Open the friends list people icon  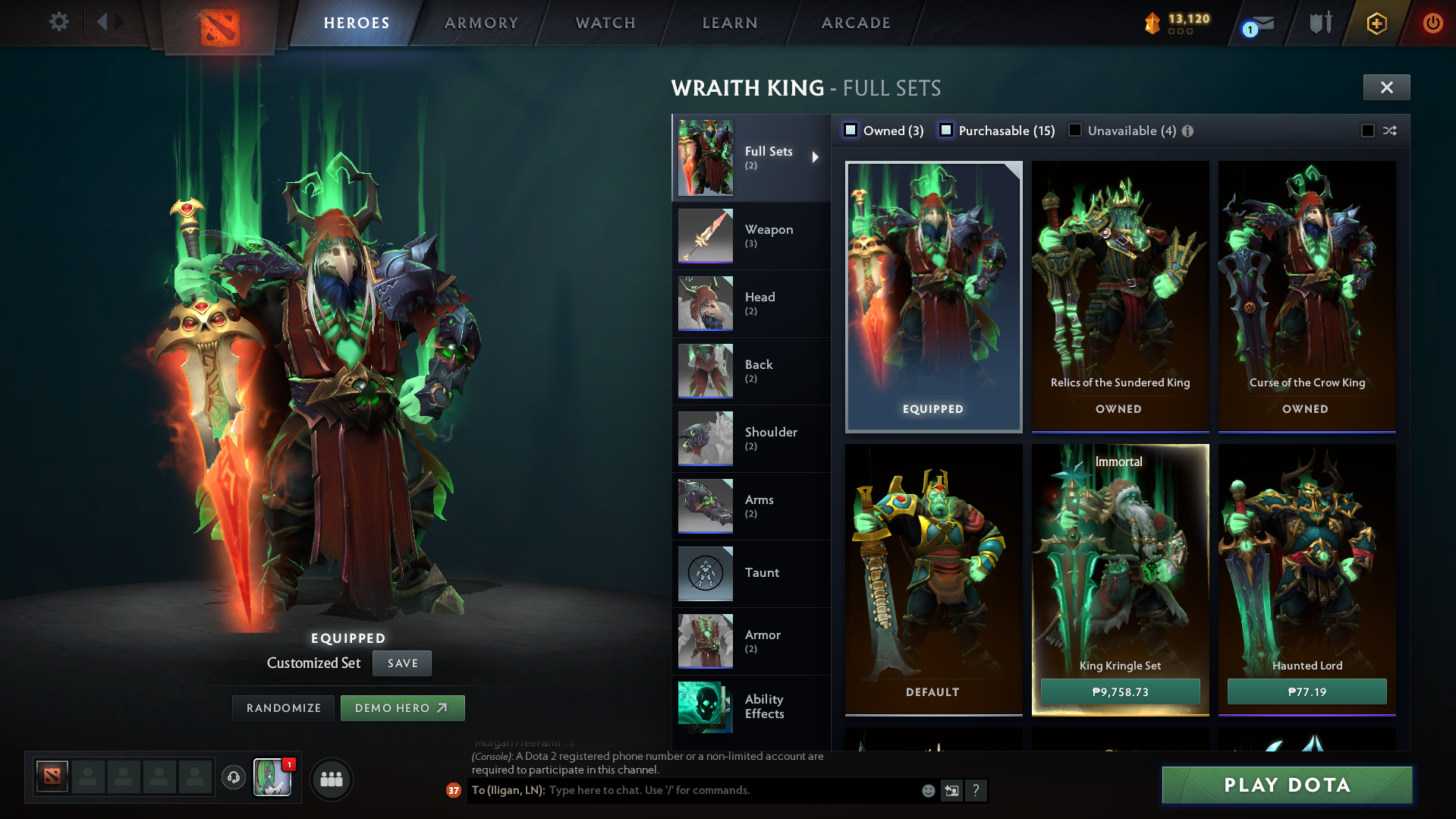tap(332, 779)
